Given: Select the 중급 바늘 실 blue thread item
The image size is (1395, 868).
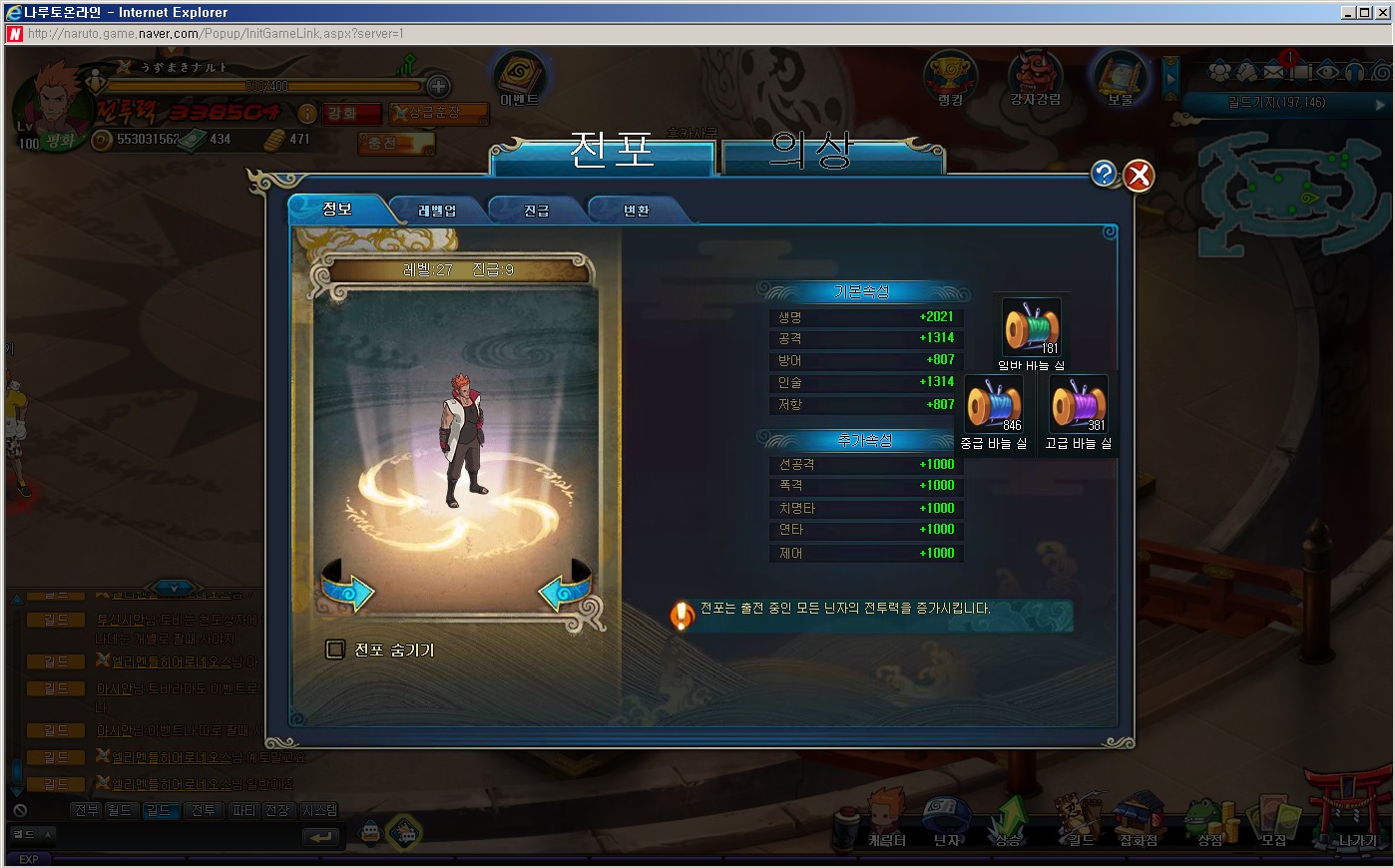Looking at the screenshot, I should (994, 404).
